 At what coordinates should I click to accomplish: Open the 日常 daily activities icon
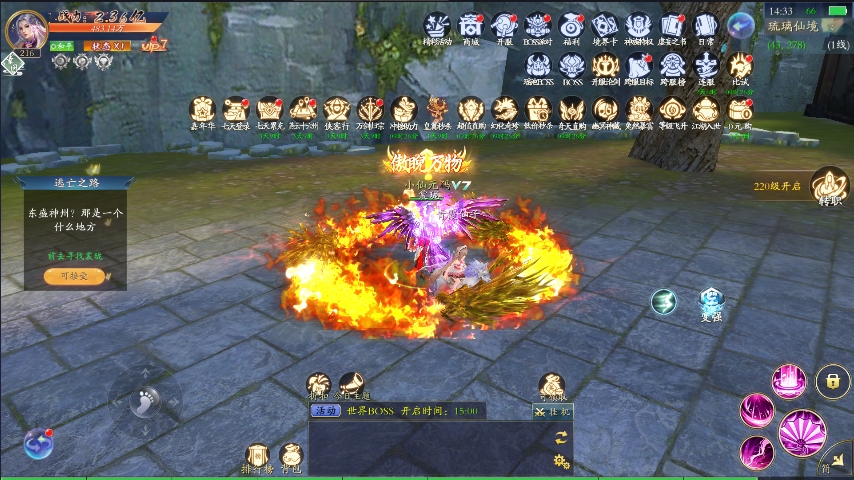click(706, 29)
